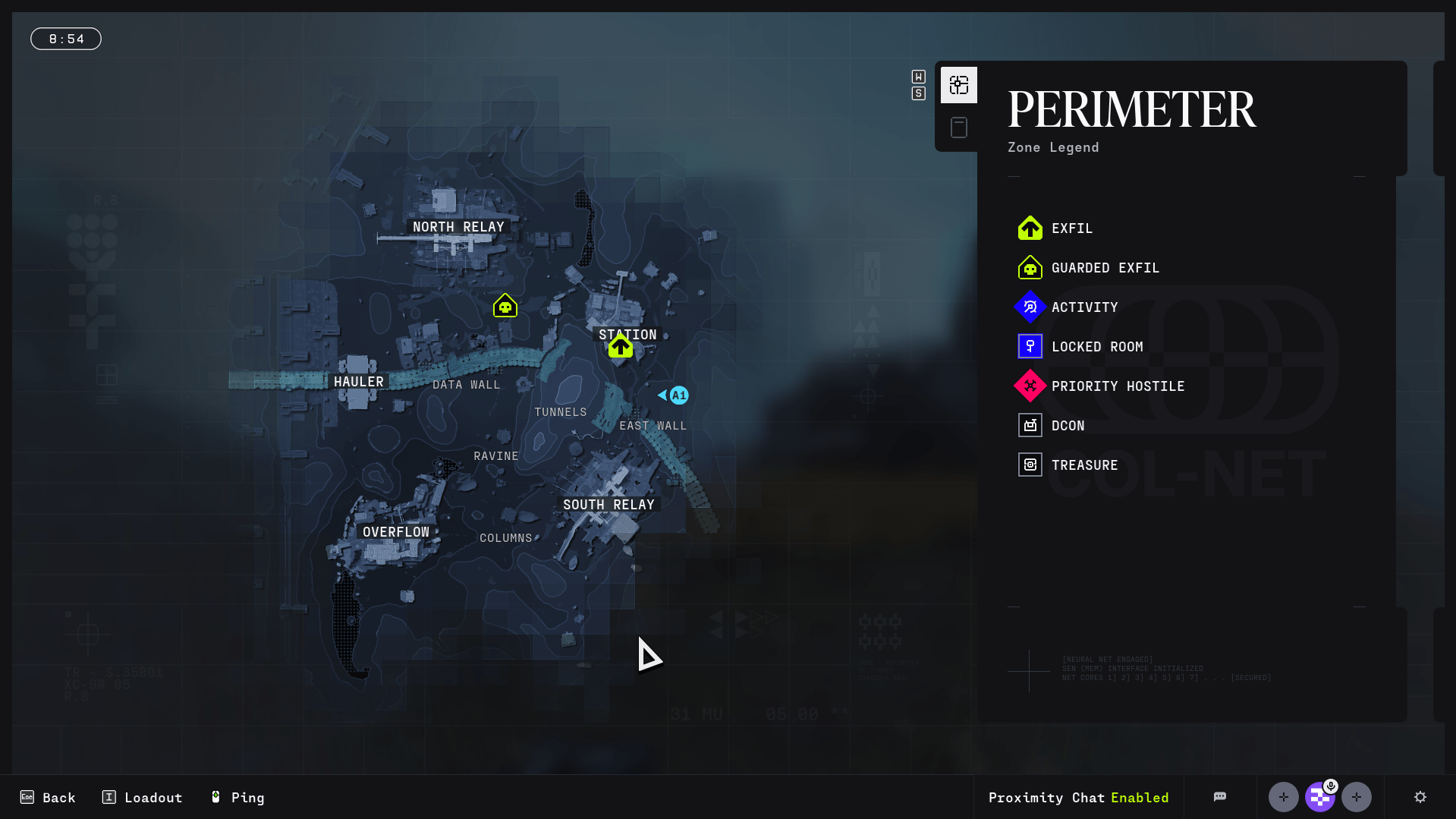
Task: Open the settings gear icon
Action: pyautogui.click(x=1420, y=797)
